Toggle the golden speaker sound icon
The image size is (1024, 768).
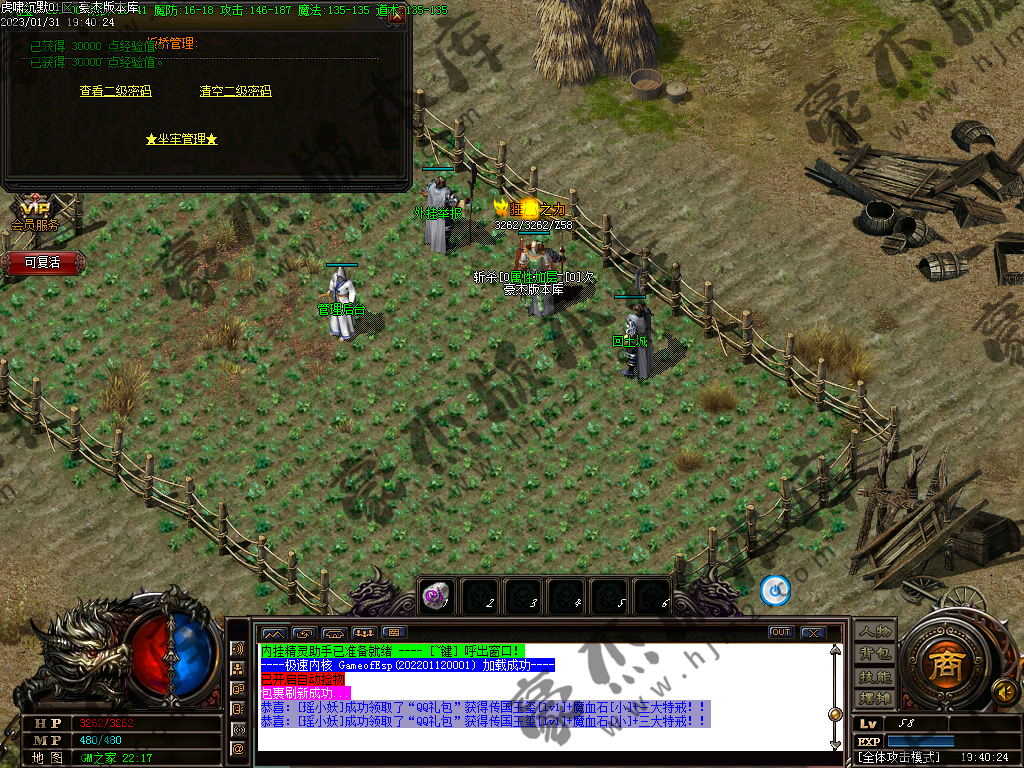pyautogui.click(x=1005, y=690)
